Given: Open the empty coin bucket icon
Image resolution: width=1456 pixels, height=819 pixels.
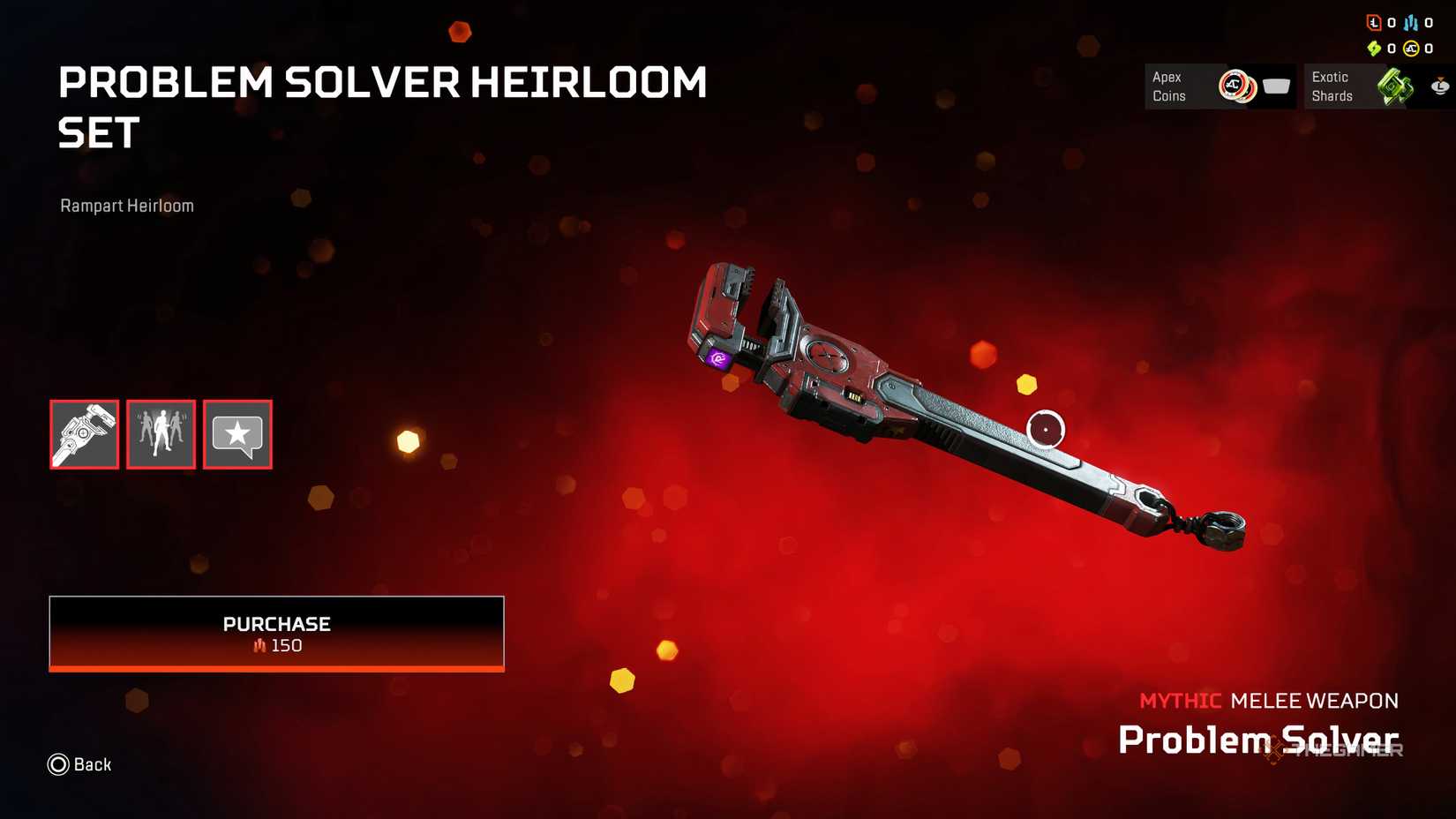Looking at the screenshot, I should 1276,86.
